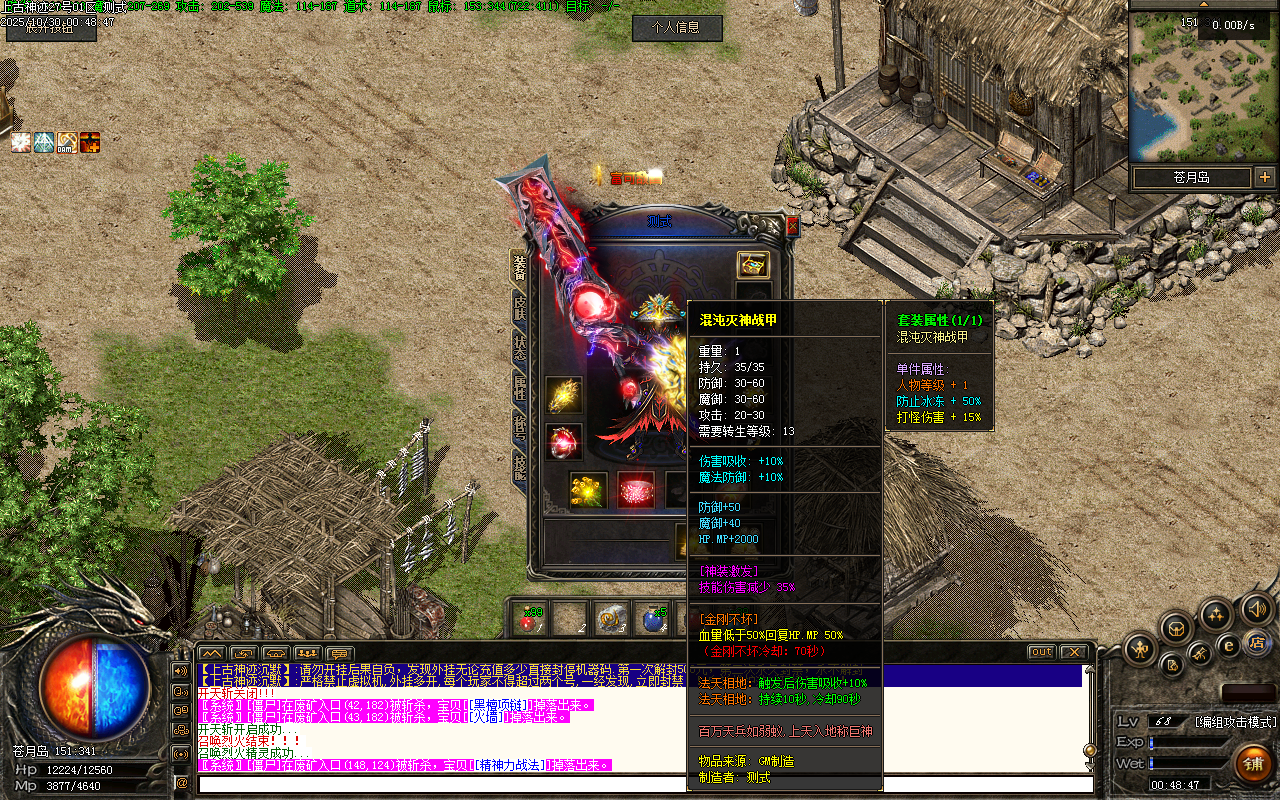Select the red ring equipment slot
1280x800 pixels.
(564, 442)
